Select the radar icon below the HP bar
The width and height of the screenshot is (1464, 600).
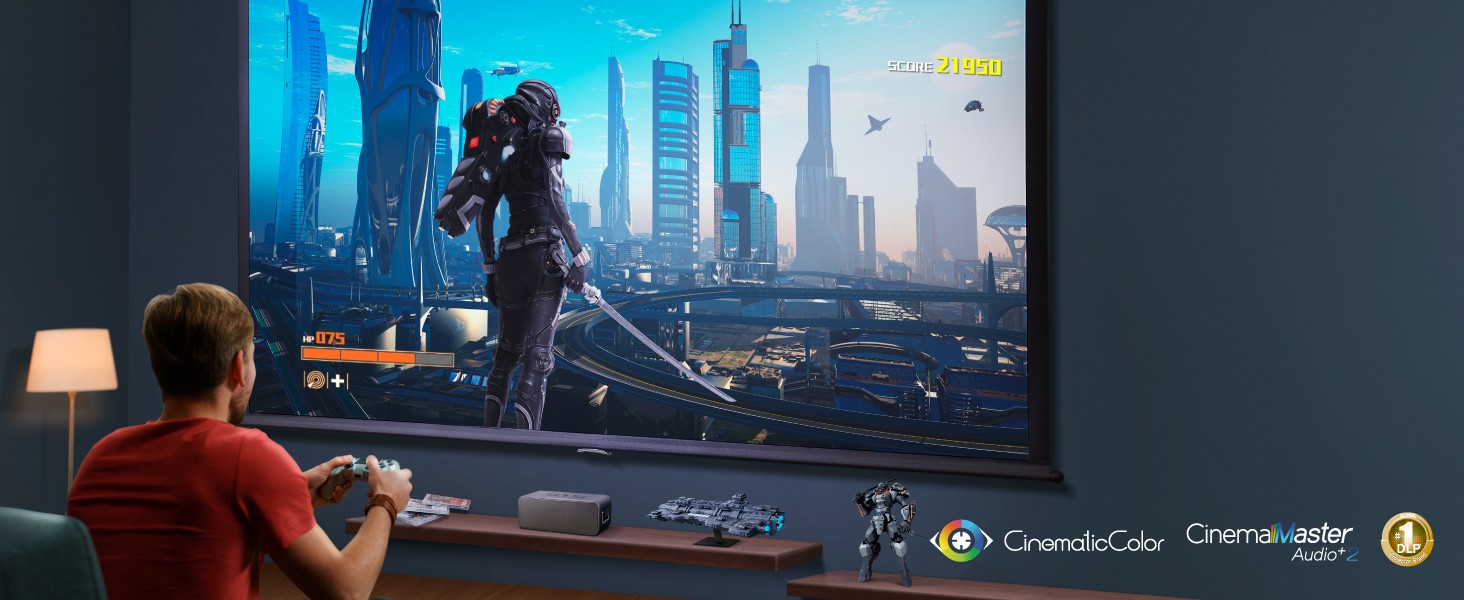(x=317, y=380)
